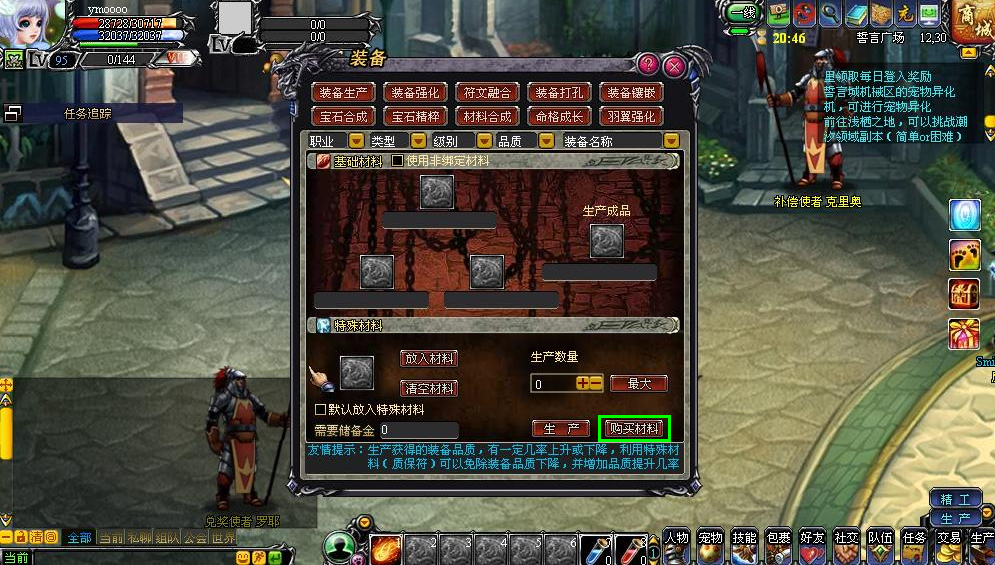Select the 符文融合 tab
The image size is (995, 565).
click(x=487, y=92)
